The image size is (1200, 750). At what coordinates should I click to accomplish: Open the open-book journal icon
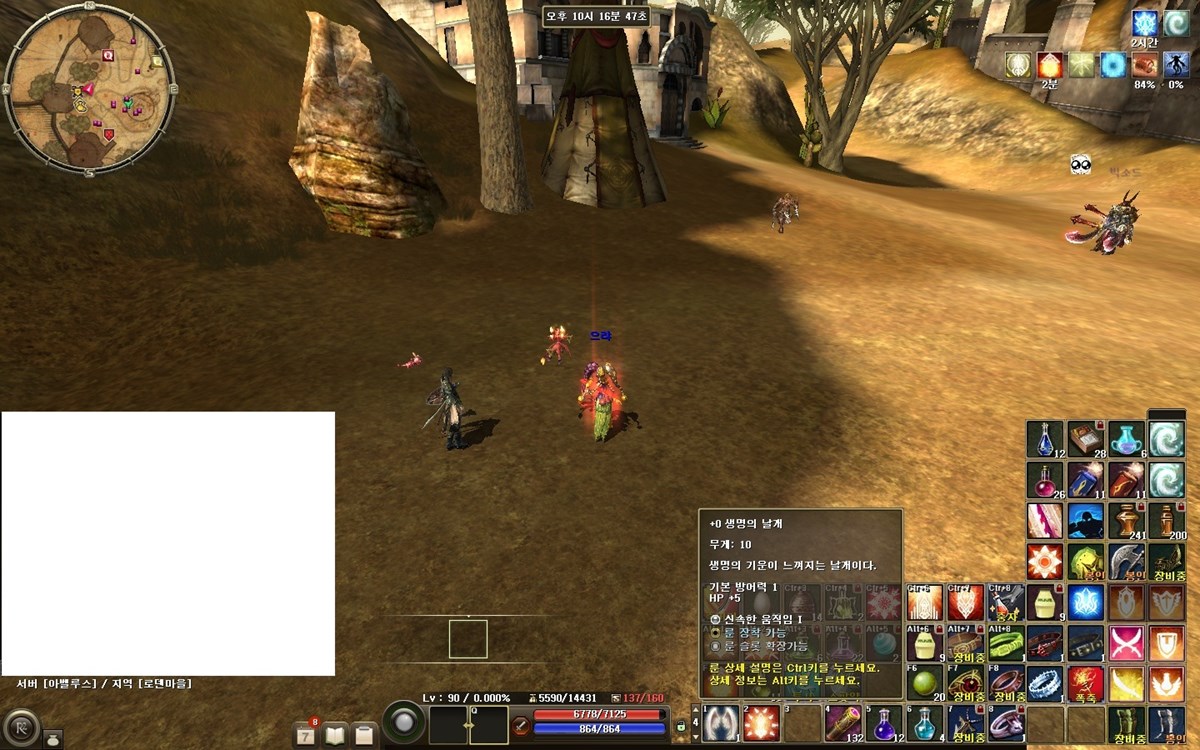(336, 734)
